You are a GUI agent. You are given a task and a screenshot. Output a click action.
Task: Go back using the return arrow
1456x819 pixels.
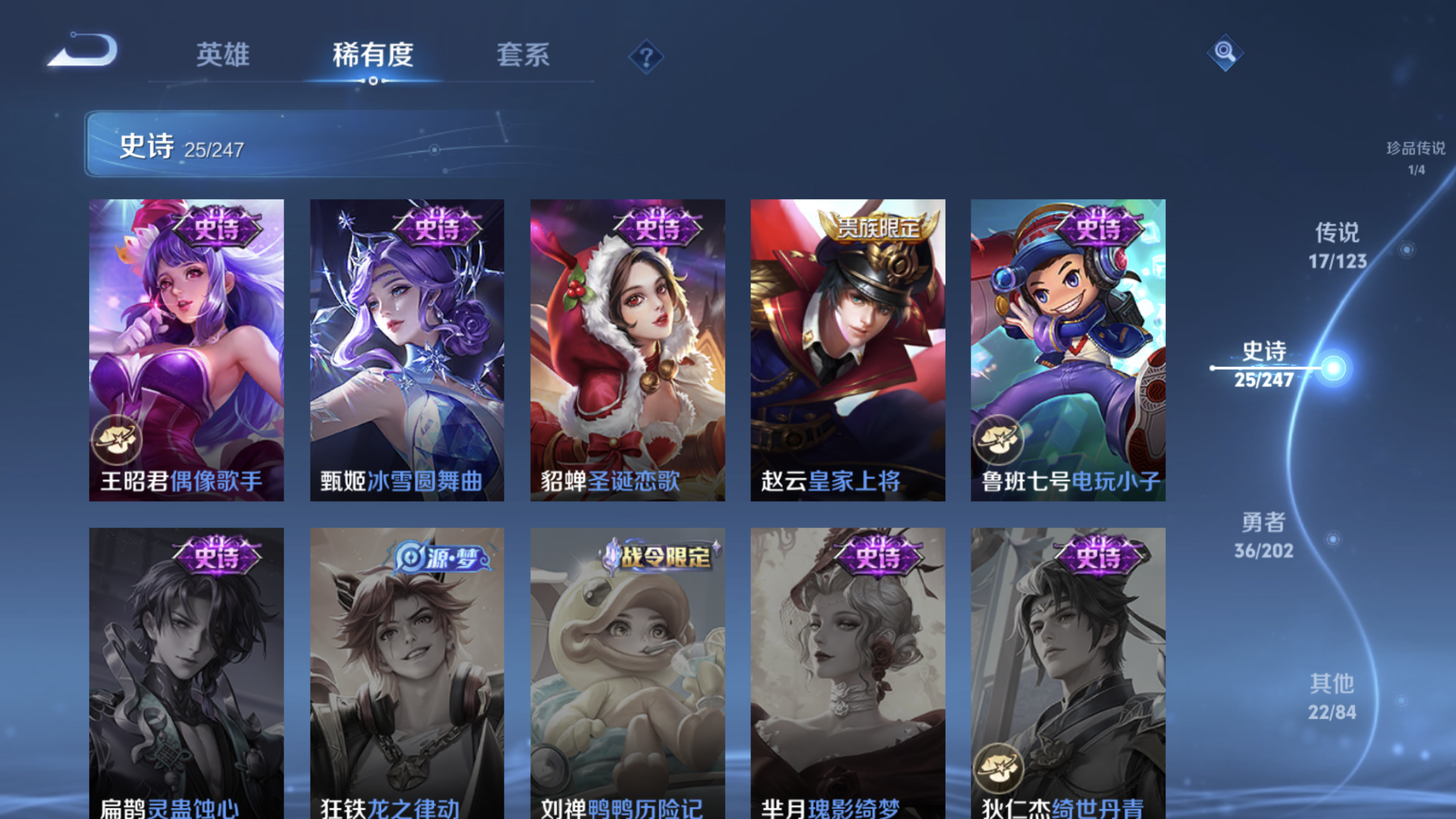[84, 51]
